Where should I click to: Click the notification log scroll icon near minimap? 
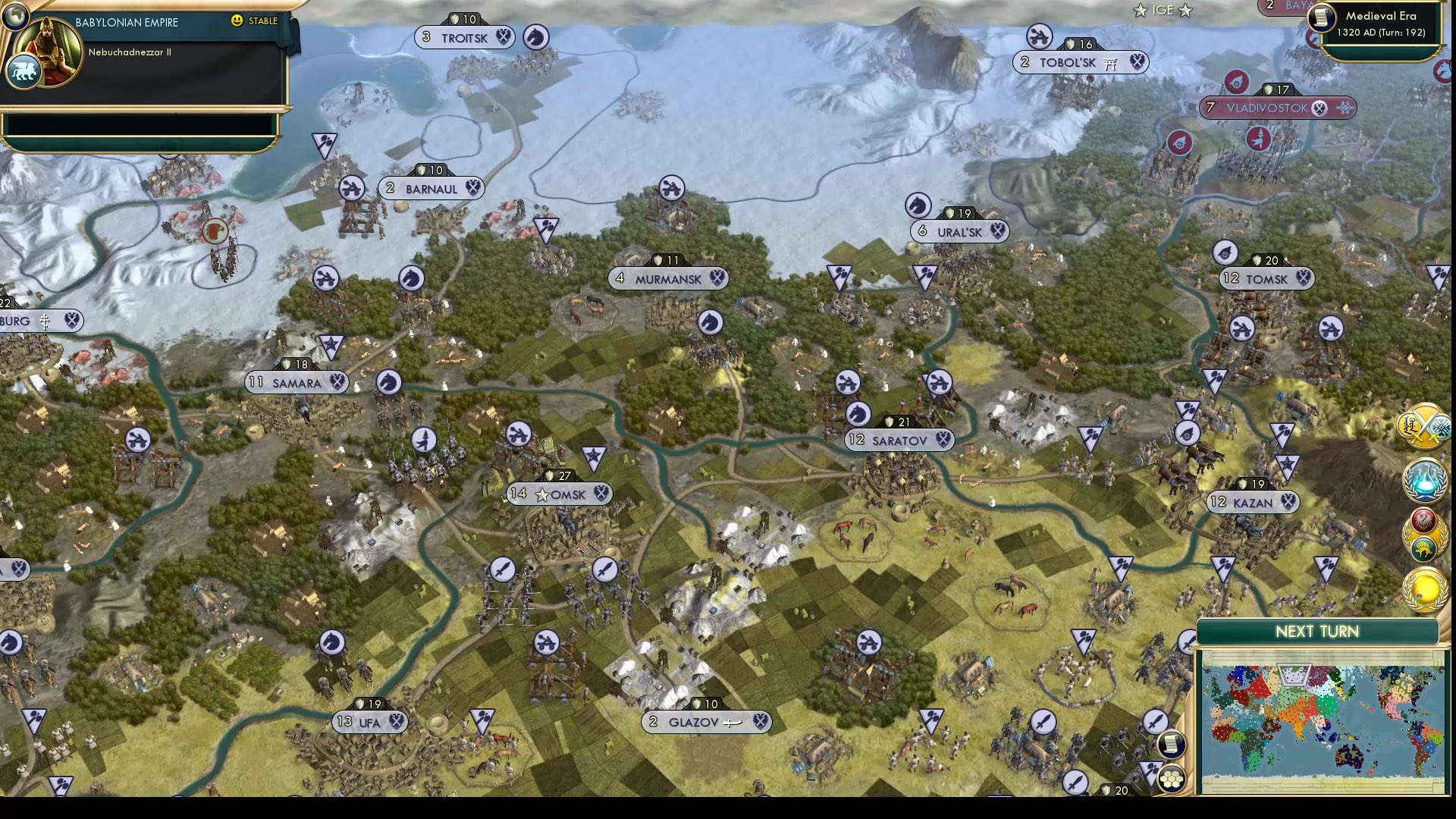1172,745
